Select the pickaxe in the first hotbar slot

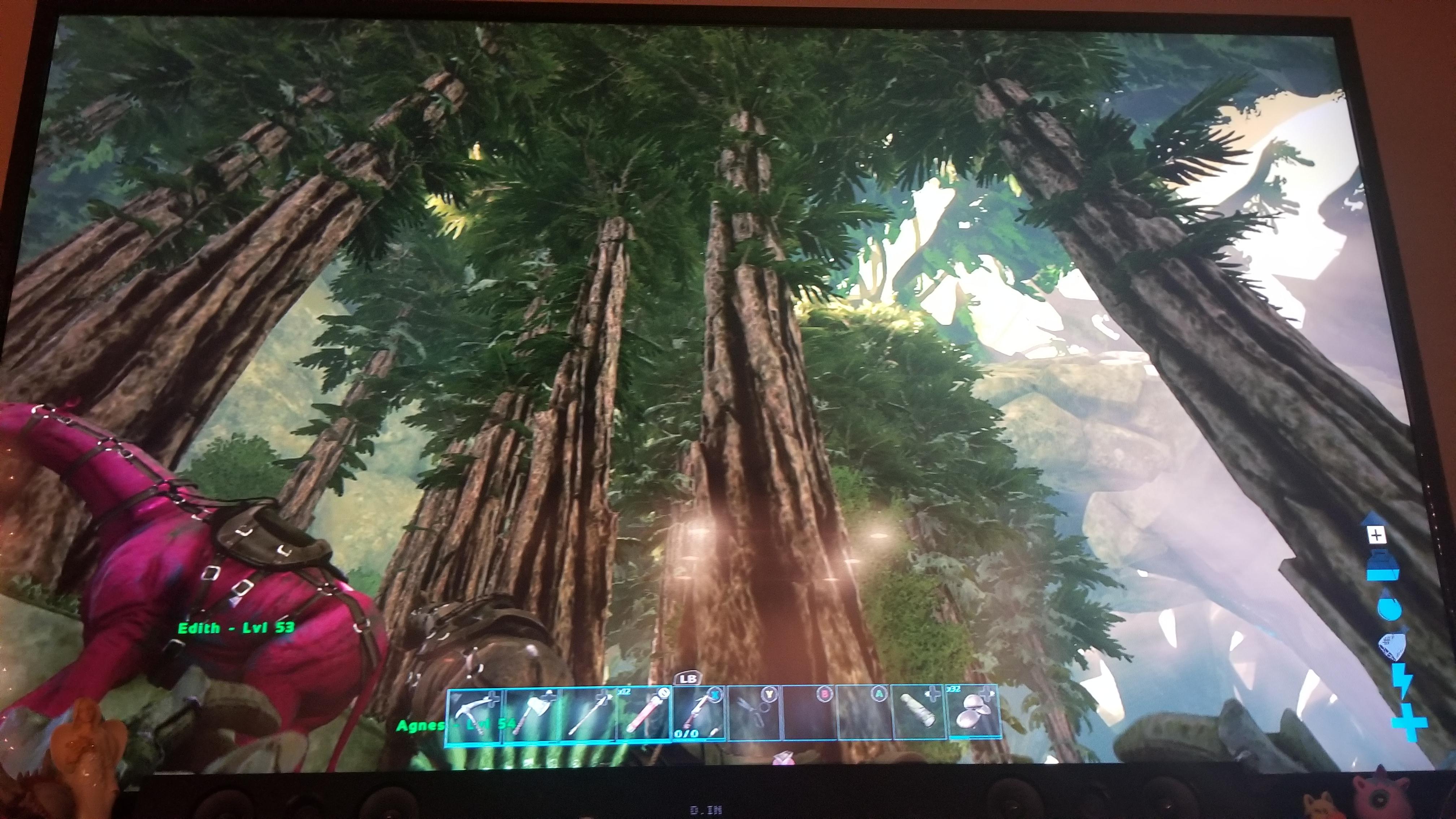pos(475,716)
